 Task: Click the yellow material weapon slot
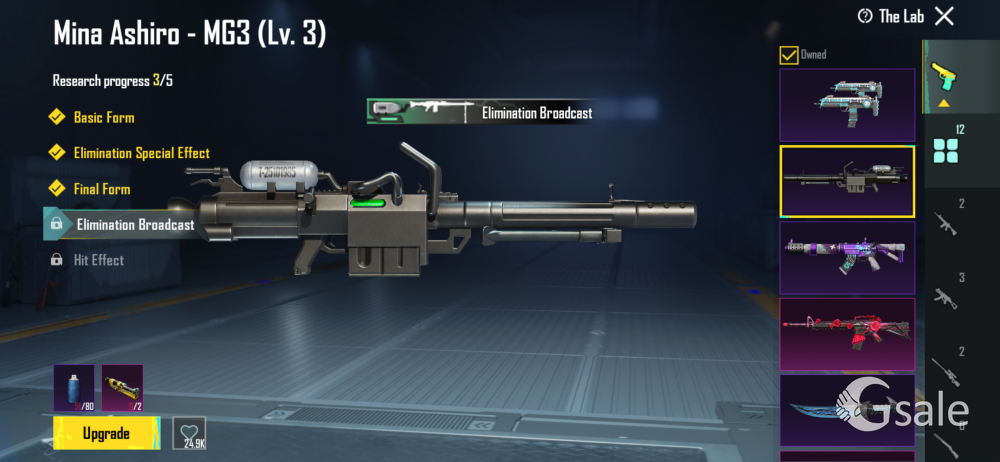pos(122,388)
